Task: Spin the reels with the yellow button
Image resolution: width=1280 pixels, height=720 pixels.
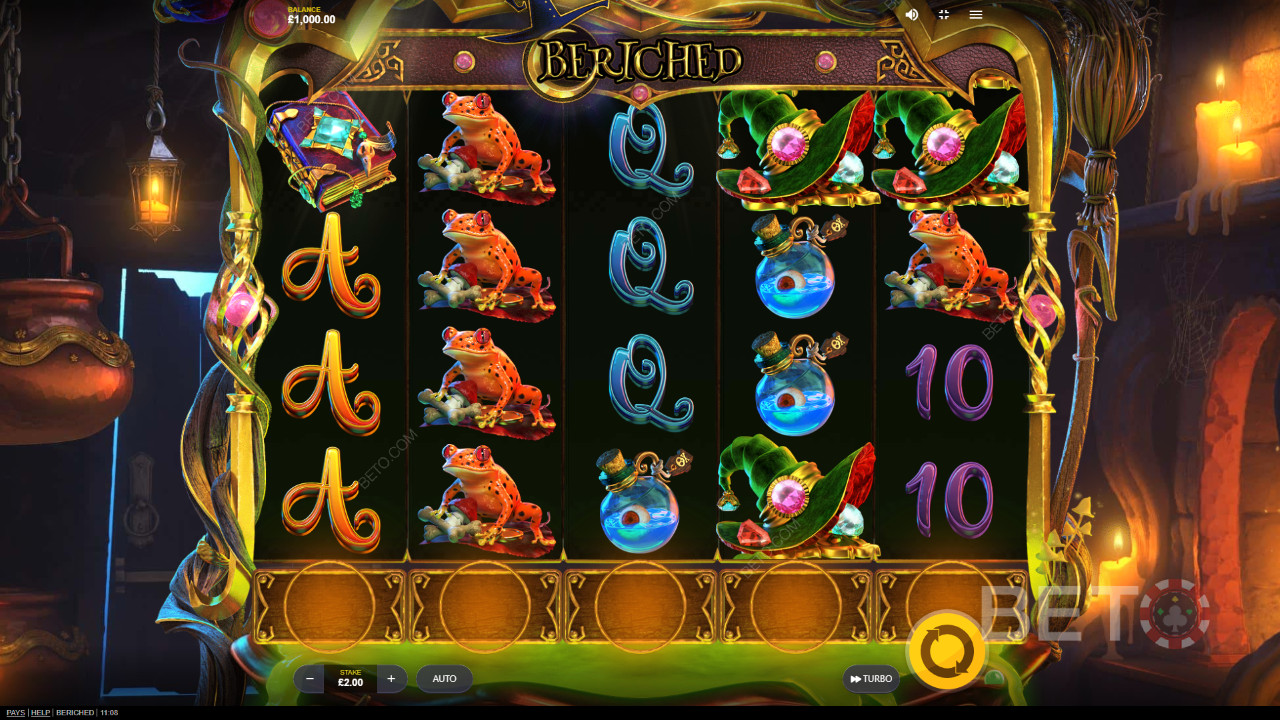Action: [x=945, y=652]
